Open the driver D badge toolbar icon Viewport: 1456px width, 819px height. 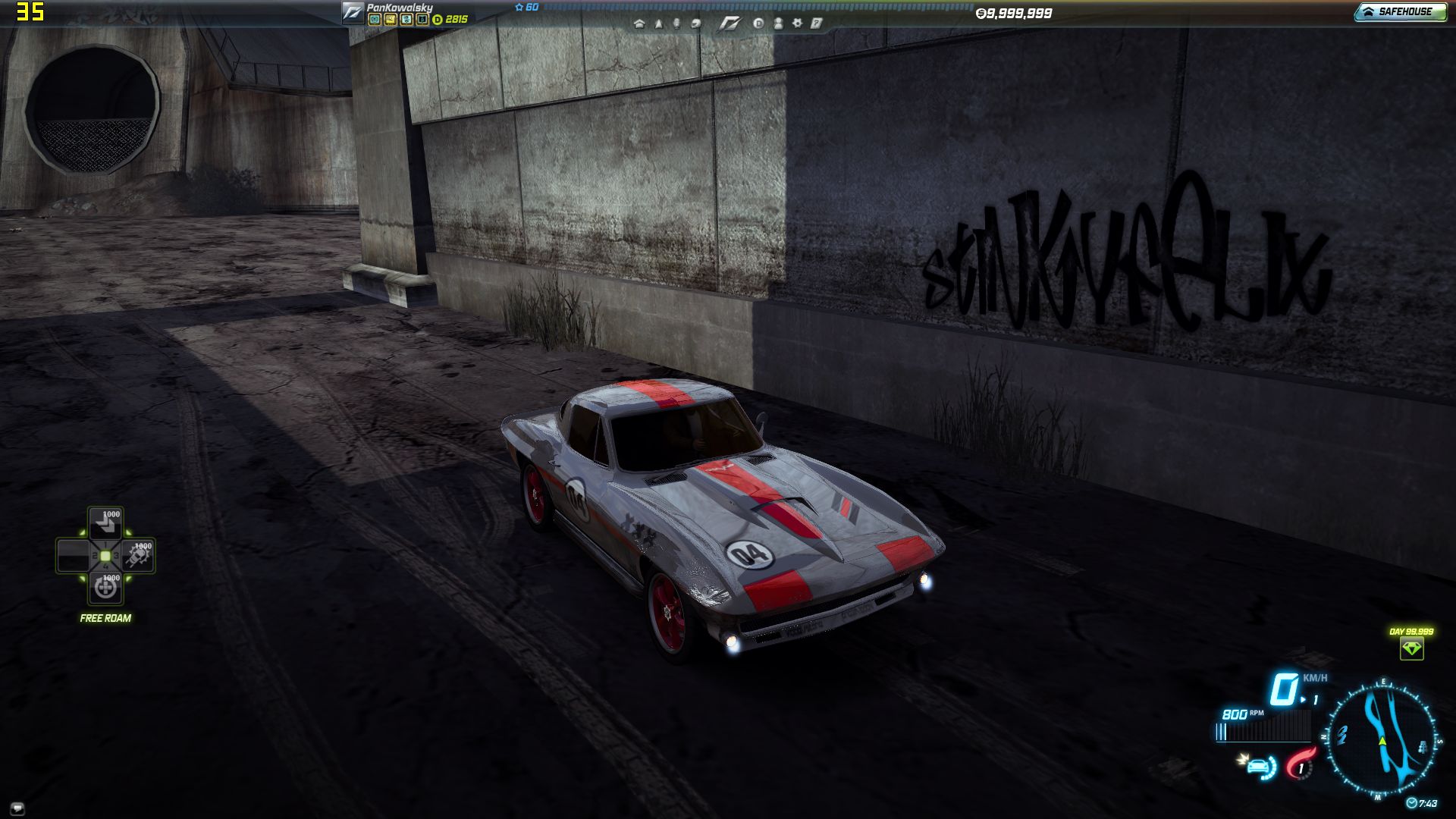[758, 24]
